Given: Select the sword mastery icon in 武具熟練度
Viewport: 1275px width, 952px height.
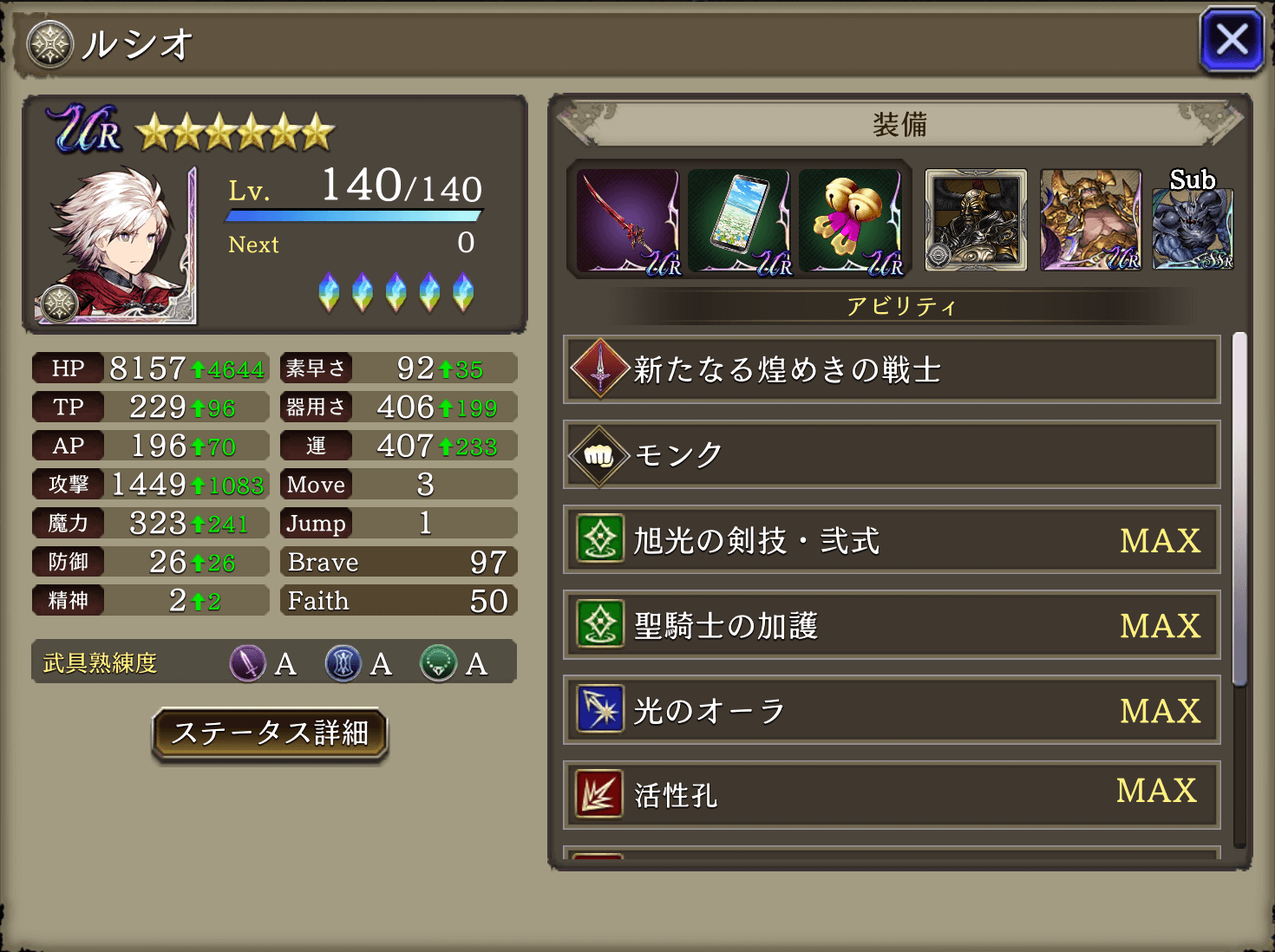Looking at the screenshot, I should (247, 663).
